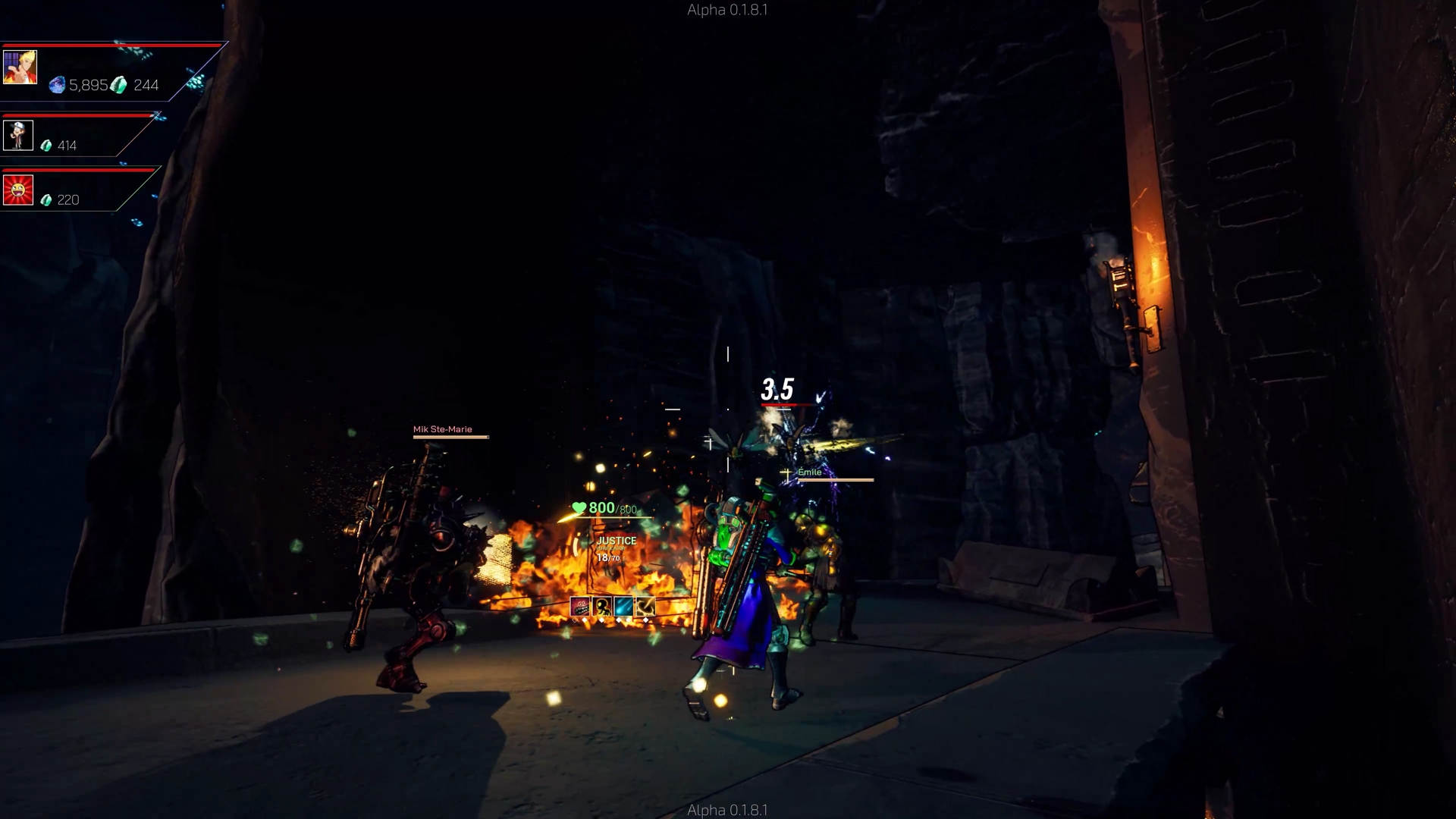The width and height of the screenshot is (1456, 819).
Task: Click the green gem icon beside 244
Action: tap(118, 85)
